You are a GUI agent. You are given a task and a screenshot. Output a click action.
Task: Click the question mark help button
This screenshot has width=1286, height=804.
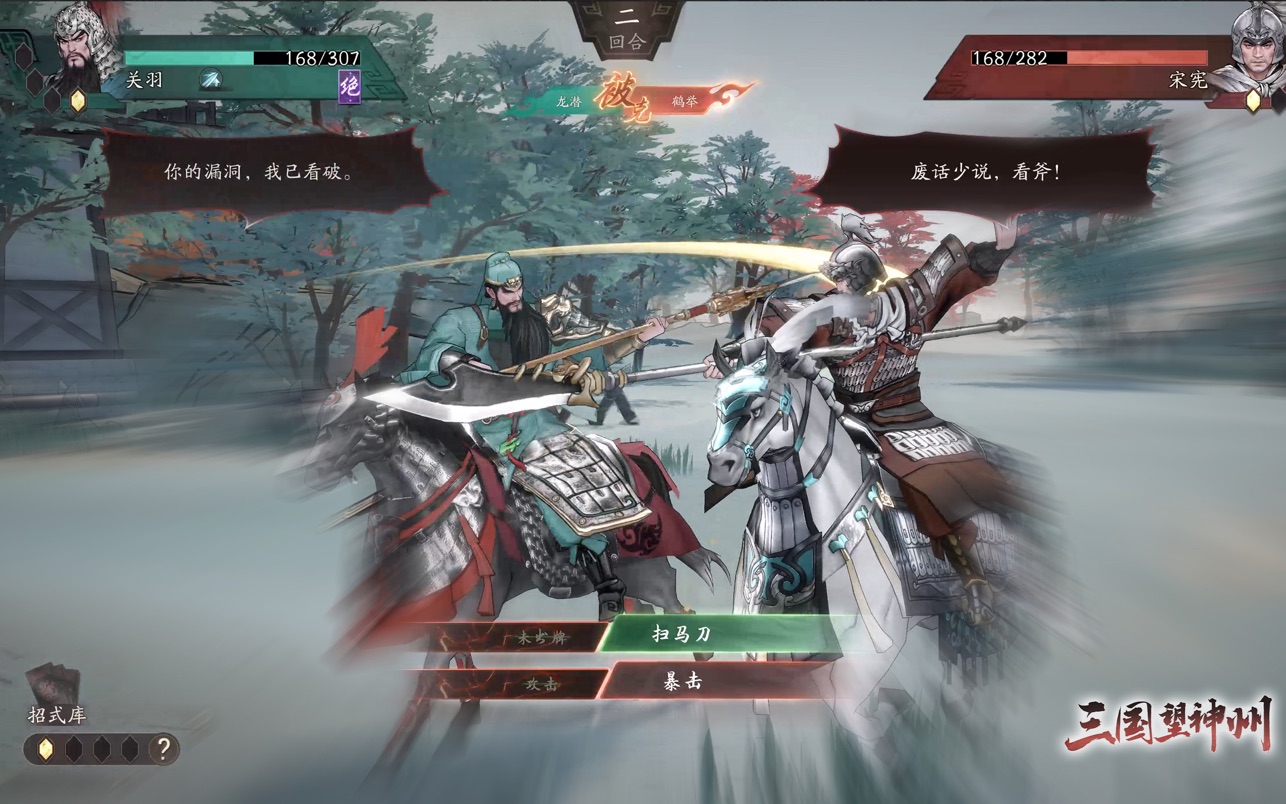coord(163,748)
